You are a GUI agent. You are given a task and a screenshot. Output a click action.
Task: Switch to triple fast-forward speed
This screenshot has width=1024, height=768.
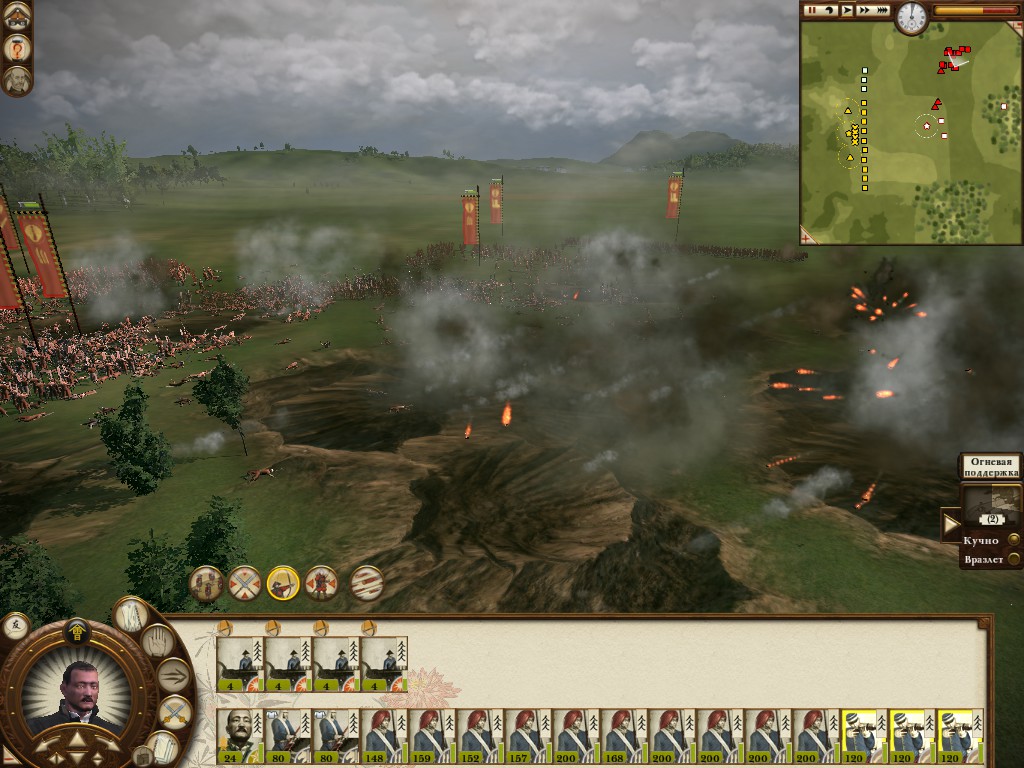tap(882, 10)
